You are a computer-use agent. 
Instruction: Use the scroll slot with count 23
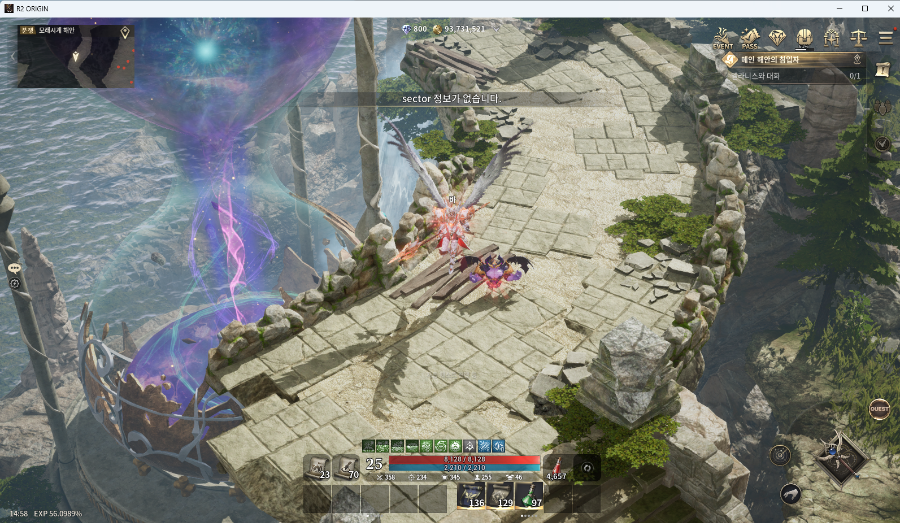point(318,467)
